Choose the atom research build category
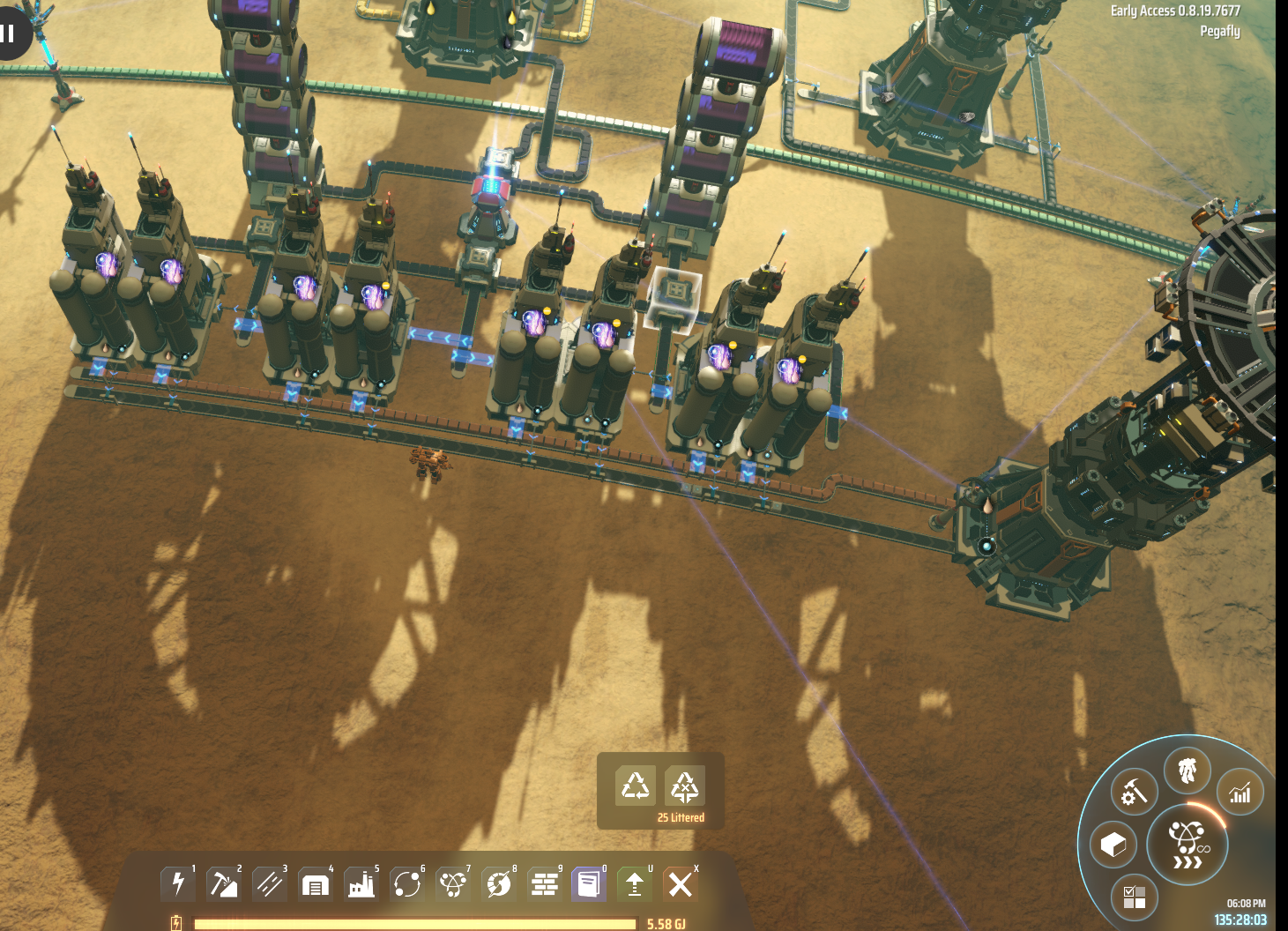The height and width of the screenshot is (931, 1288). pyautogui.click(x=453, y=883)
